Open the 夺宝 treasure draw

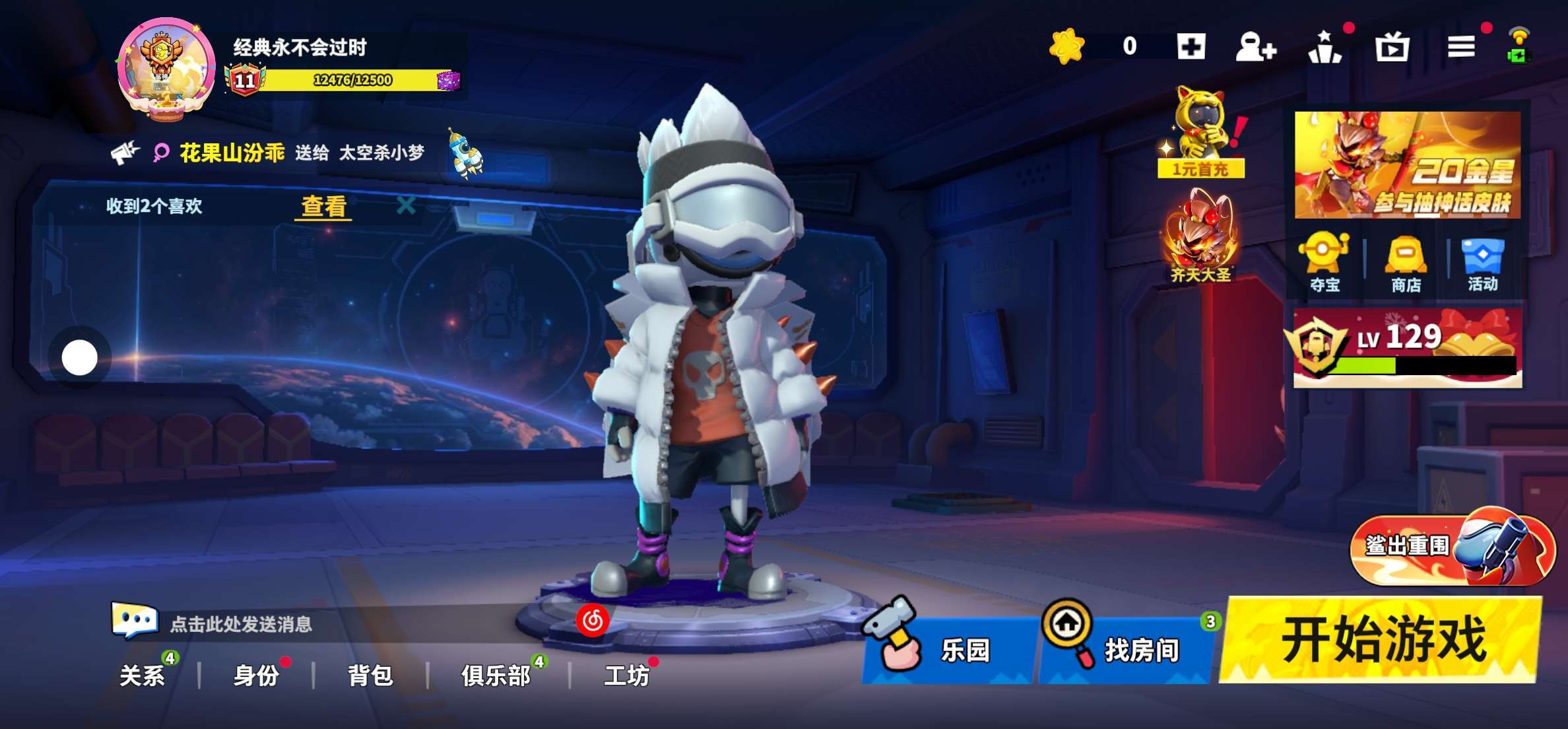(1324, 262)
